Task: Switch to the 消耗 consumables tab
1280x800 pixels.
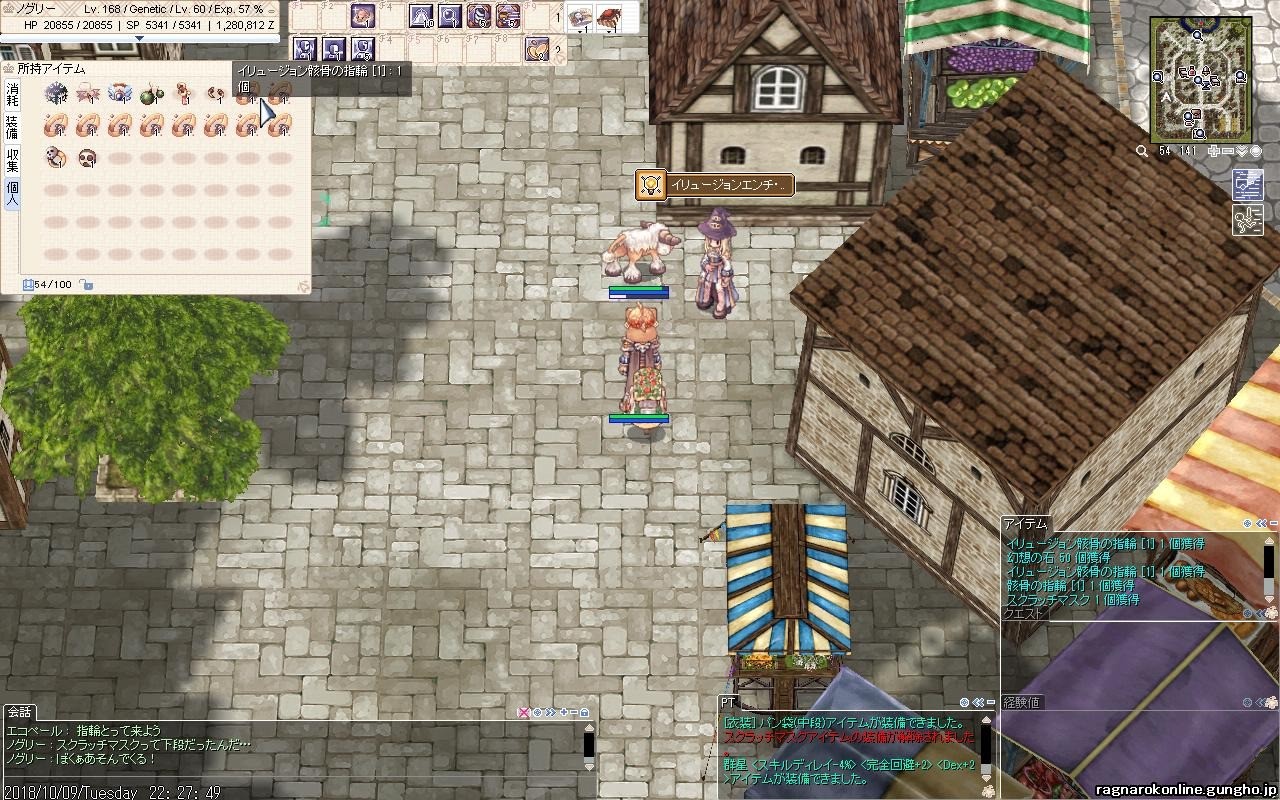Action: click(x=12, y=95)
